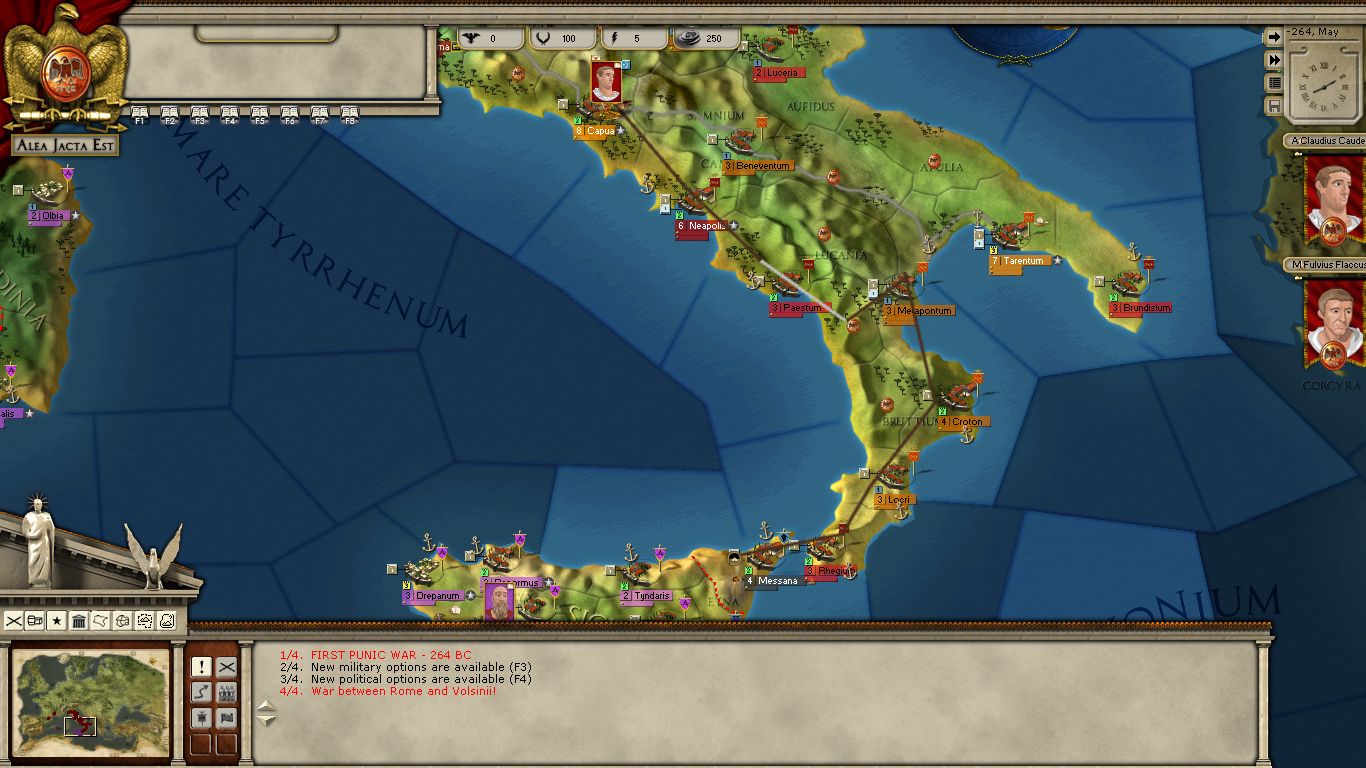Toggle the temple building map filter
1366x768 pixels.
79,621
